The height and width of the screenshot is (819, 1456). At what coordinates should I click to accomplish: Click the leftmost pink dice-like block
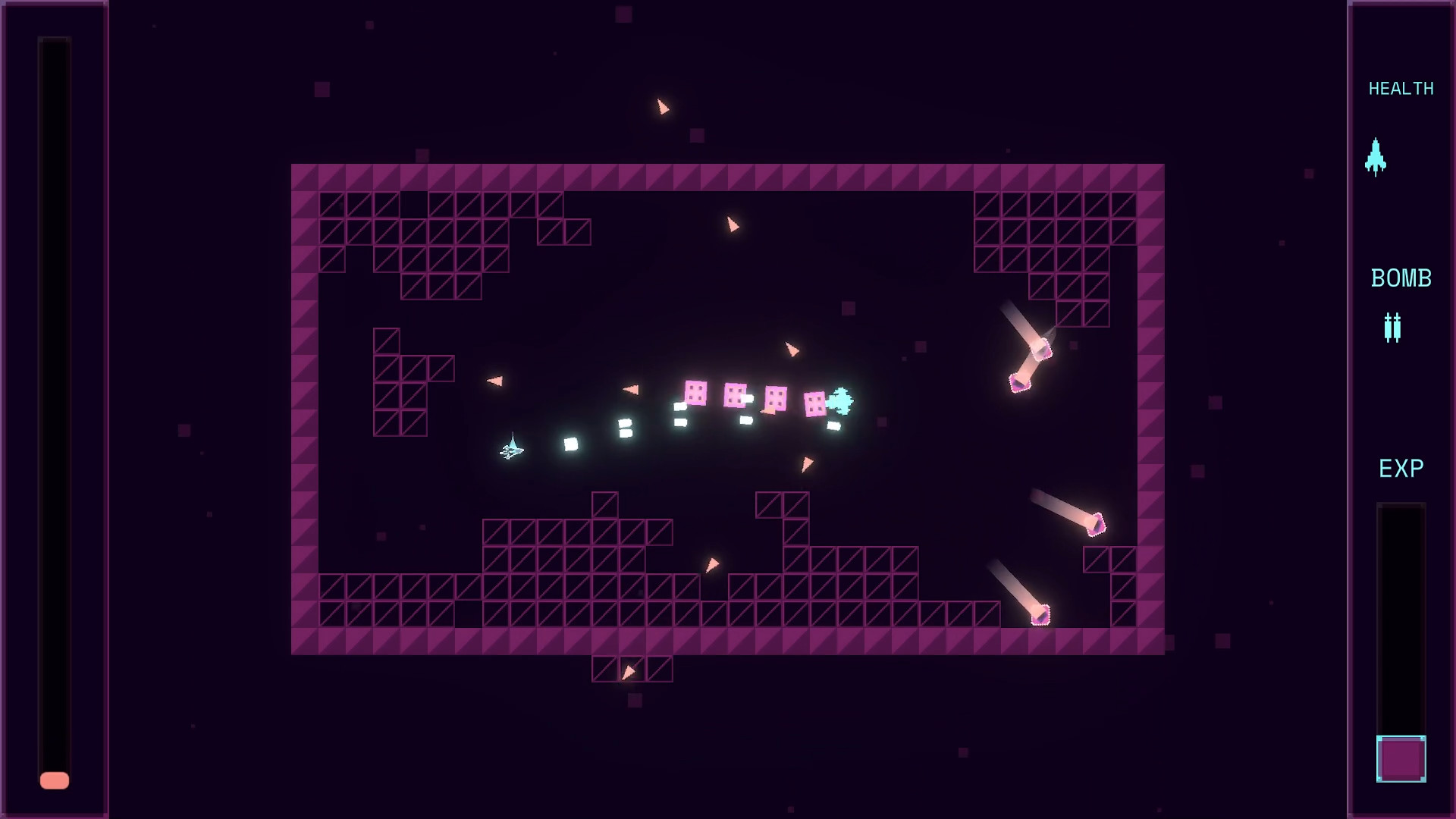(x=695, y=393)
